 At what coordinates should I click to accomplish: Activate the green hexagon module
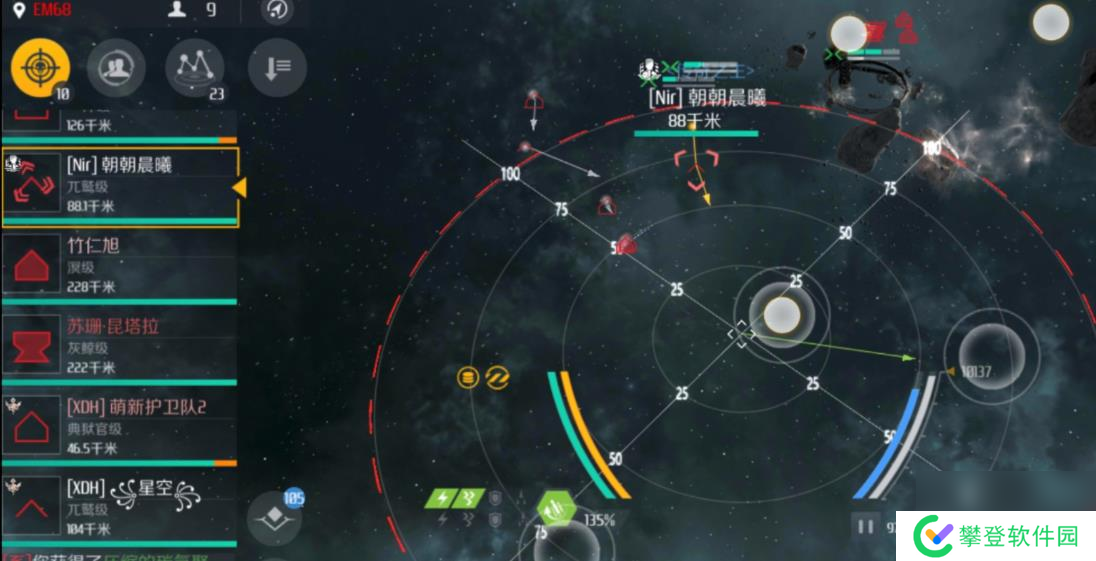click(x=556, y=511)
